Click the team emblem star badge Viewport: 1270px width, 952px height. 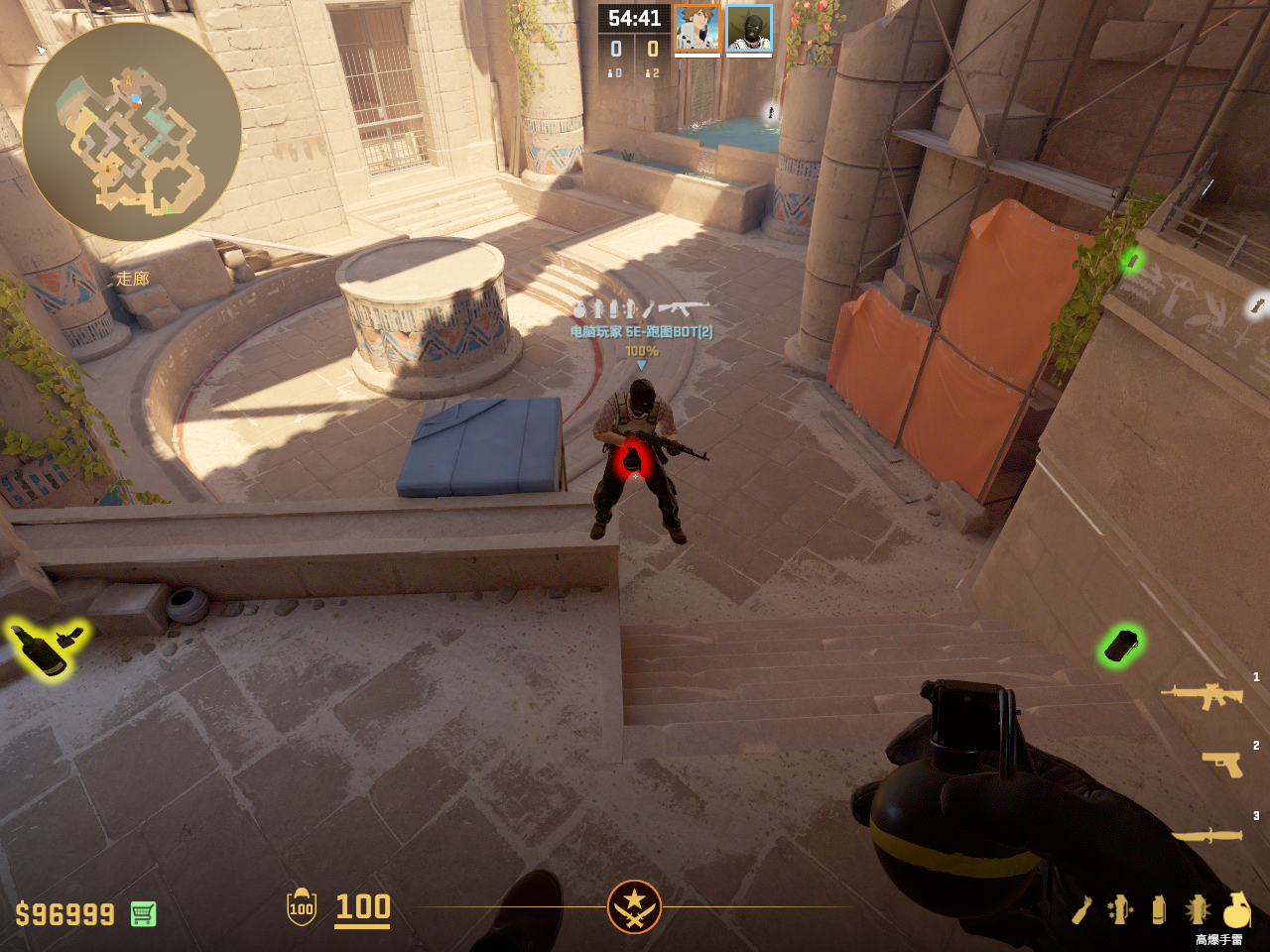[634, 906]
